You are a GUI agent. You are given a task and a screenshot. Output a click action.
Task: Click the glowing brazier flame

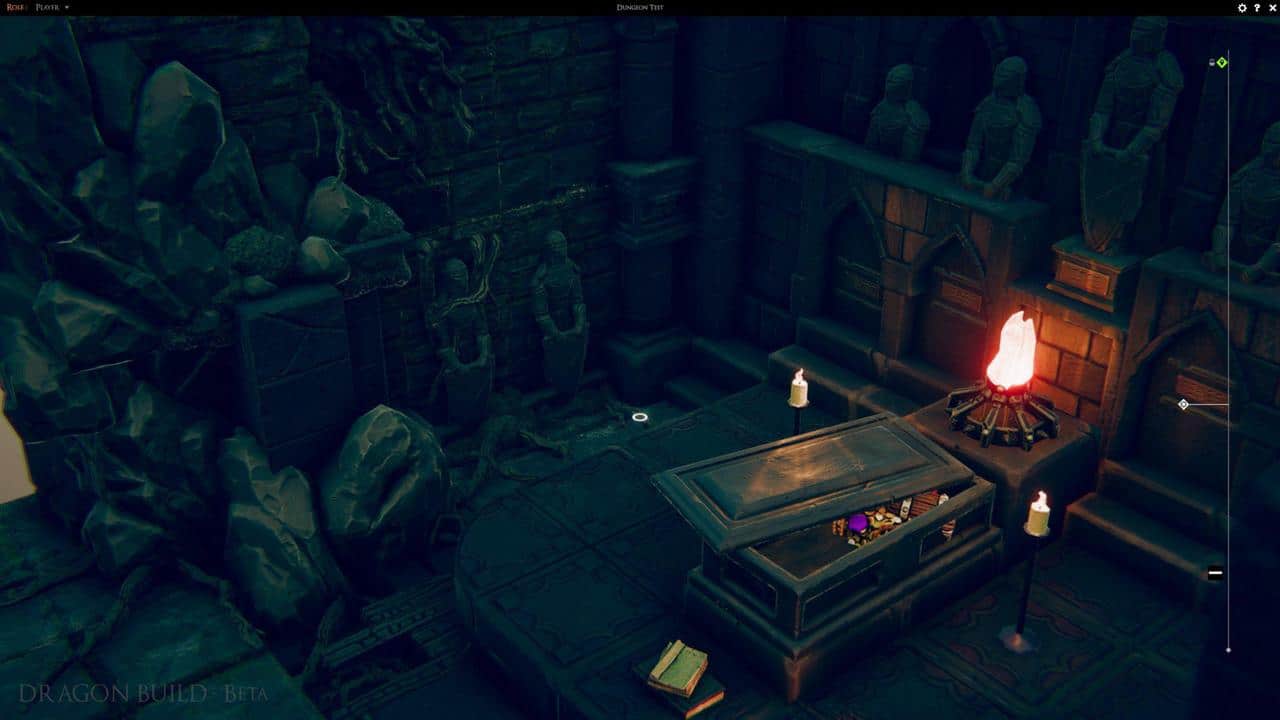click(x=1011, y=346)
